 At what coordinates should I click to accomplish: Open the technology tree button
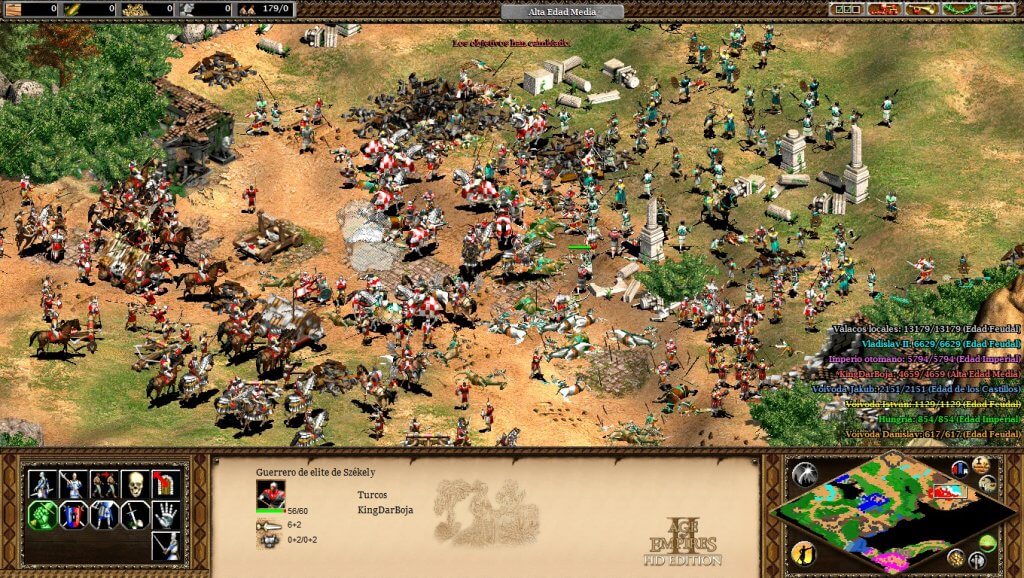click(x=883, y=9)
